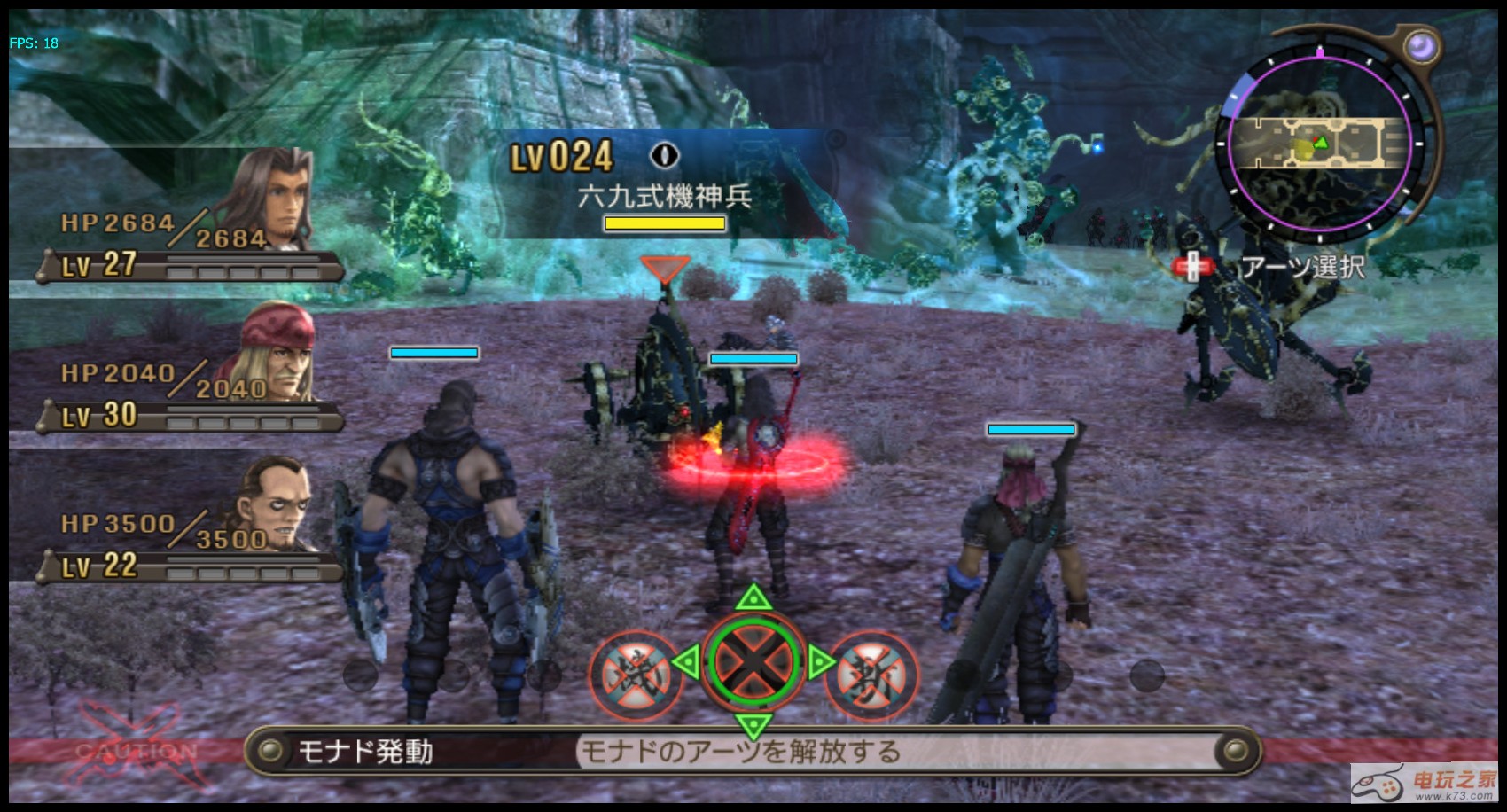The height and width of the screenshot is (812, 1507).
Task: Activate the central Monado activation art icon
Action: (x=753, y=662)
